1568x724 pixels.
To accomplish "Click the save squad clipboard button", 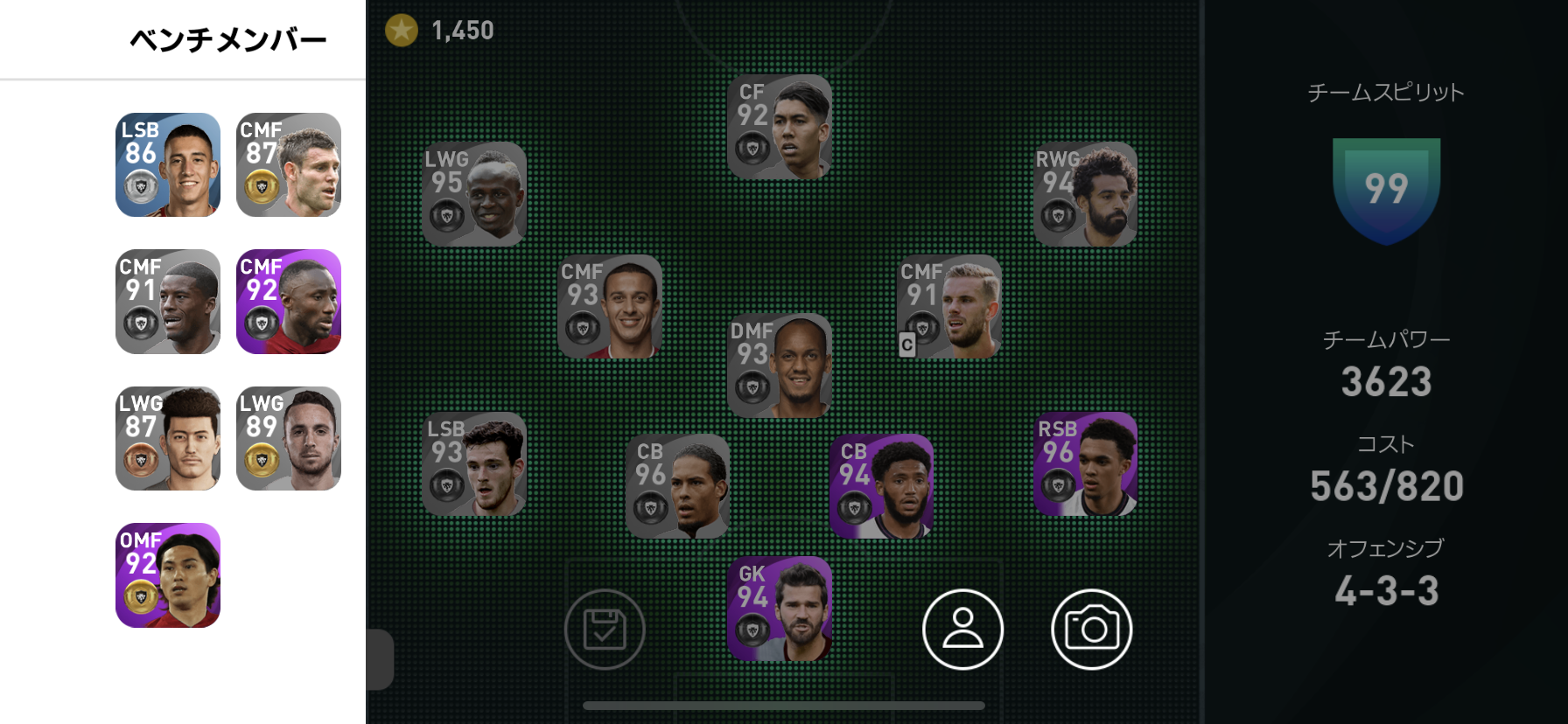I will (605, 630).
